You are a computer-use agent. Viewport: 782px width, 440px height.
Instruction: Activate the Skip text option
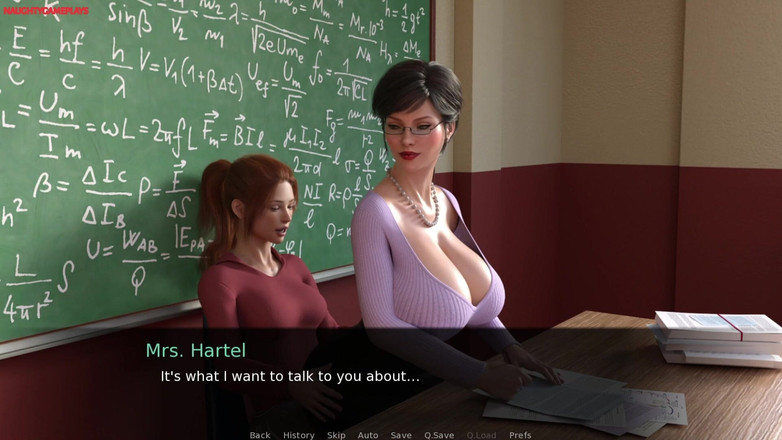tap(336, 435)
